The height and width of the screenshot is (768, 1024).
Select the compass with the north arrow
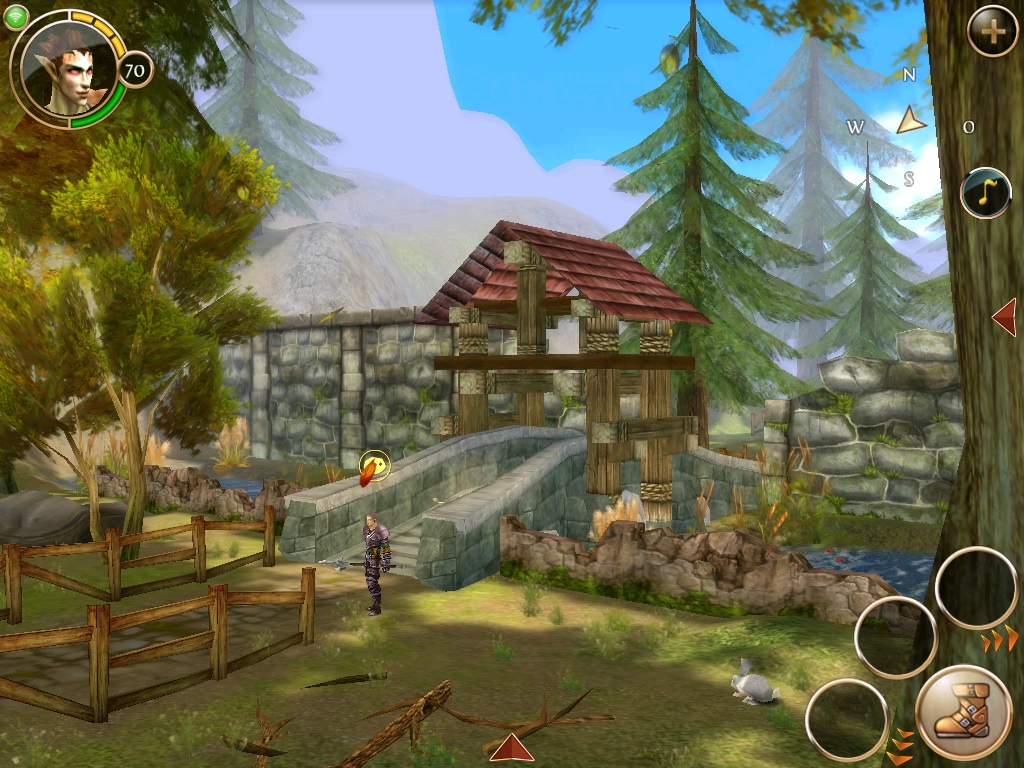(910, 123)
